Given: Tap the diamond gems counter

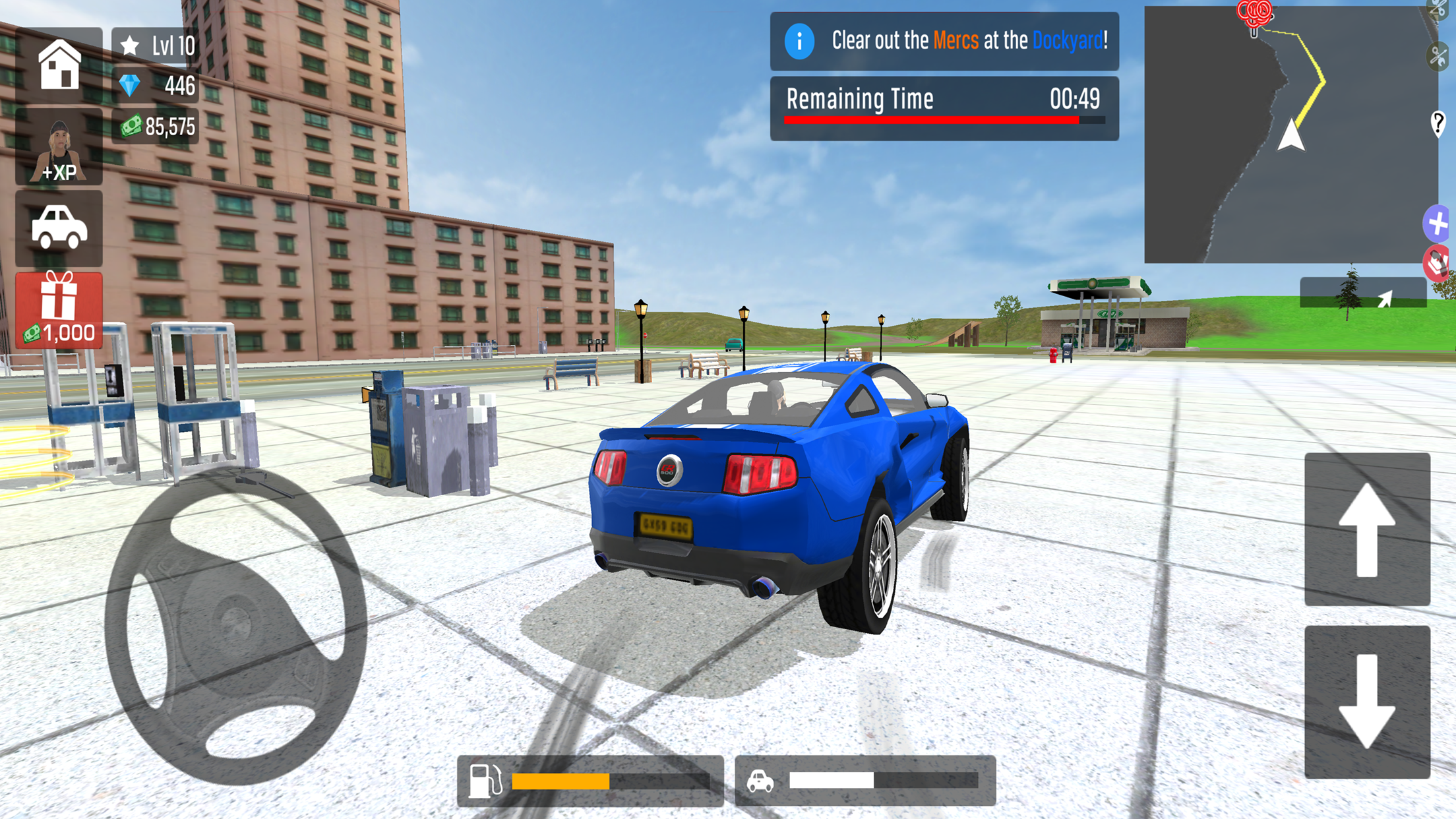Looking at the screenshot, I should (x=157, y=86).
